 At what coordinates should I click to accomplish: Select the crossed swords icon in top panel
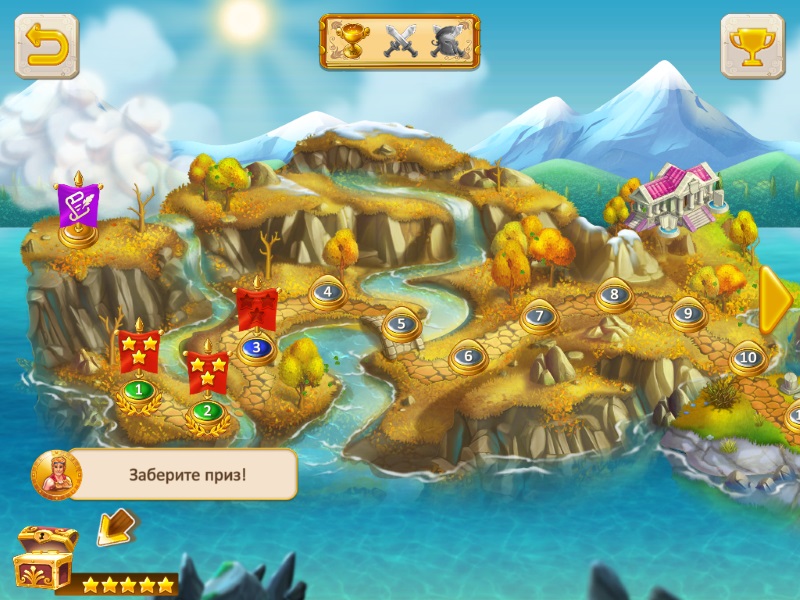click(400, 41)
